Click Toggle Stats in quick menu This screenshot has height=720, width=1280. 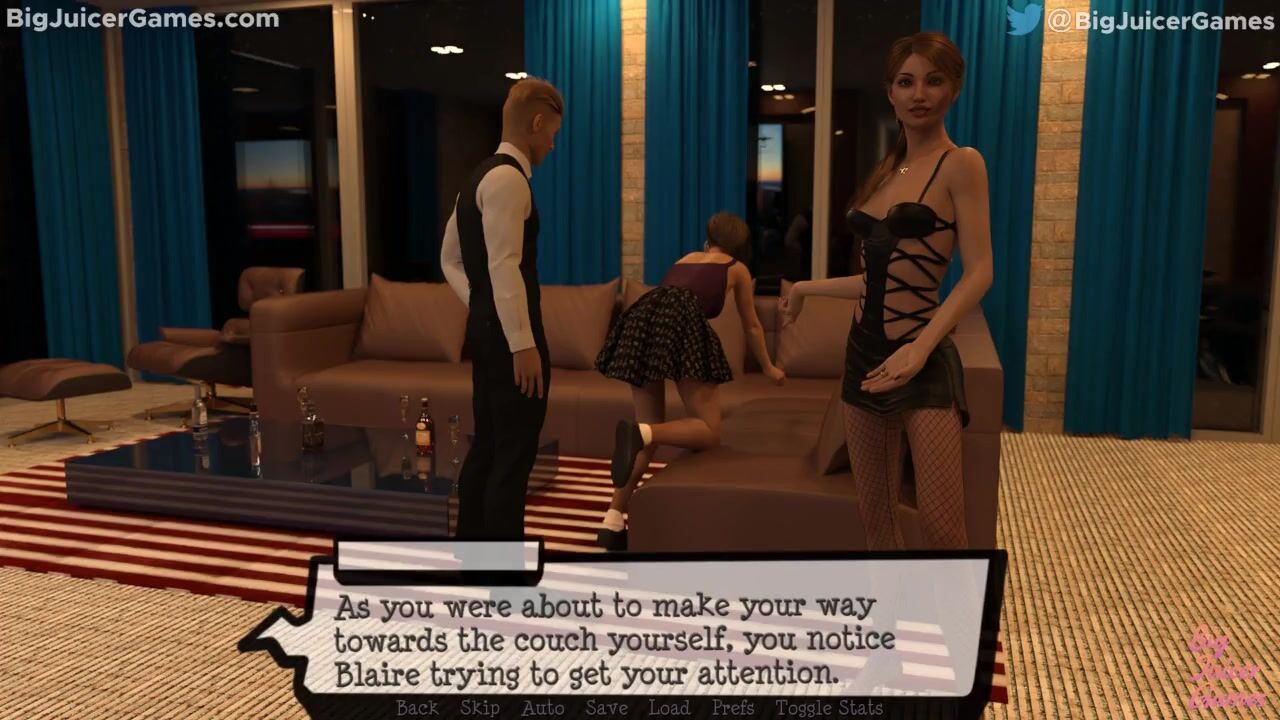829,708
